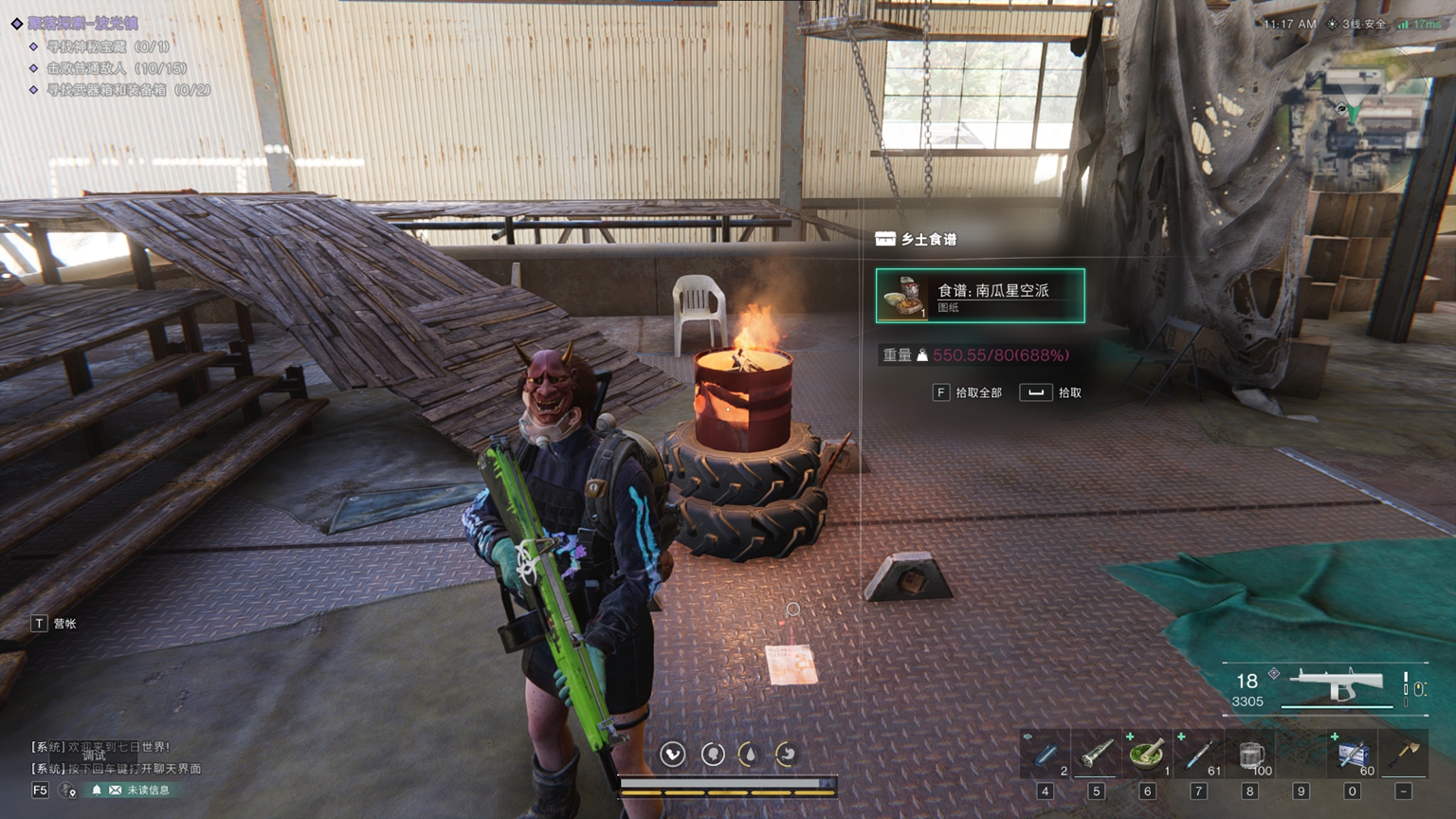Click the water drop thirst status icon
The height and width of the screenshot is (819, 1456).
click(x=749, y=754)
